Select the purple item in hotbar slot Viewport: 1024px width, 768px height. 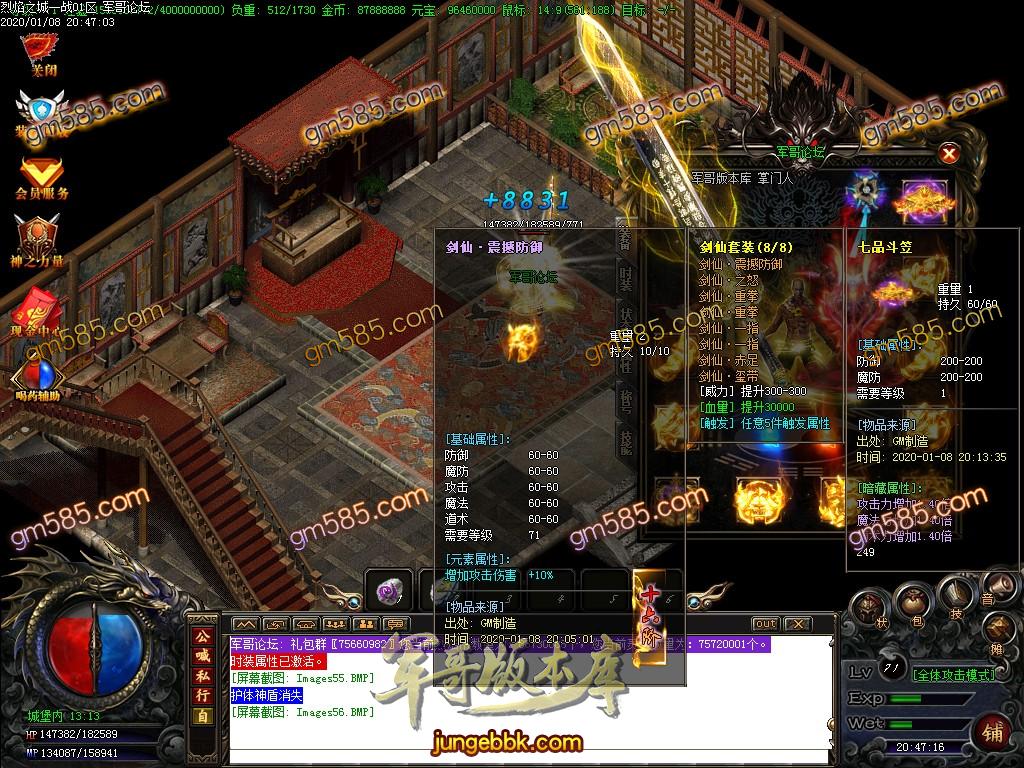pos(387,592)
